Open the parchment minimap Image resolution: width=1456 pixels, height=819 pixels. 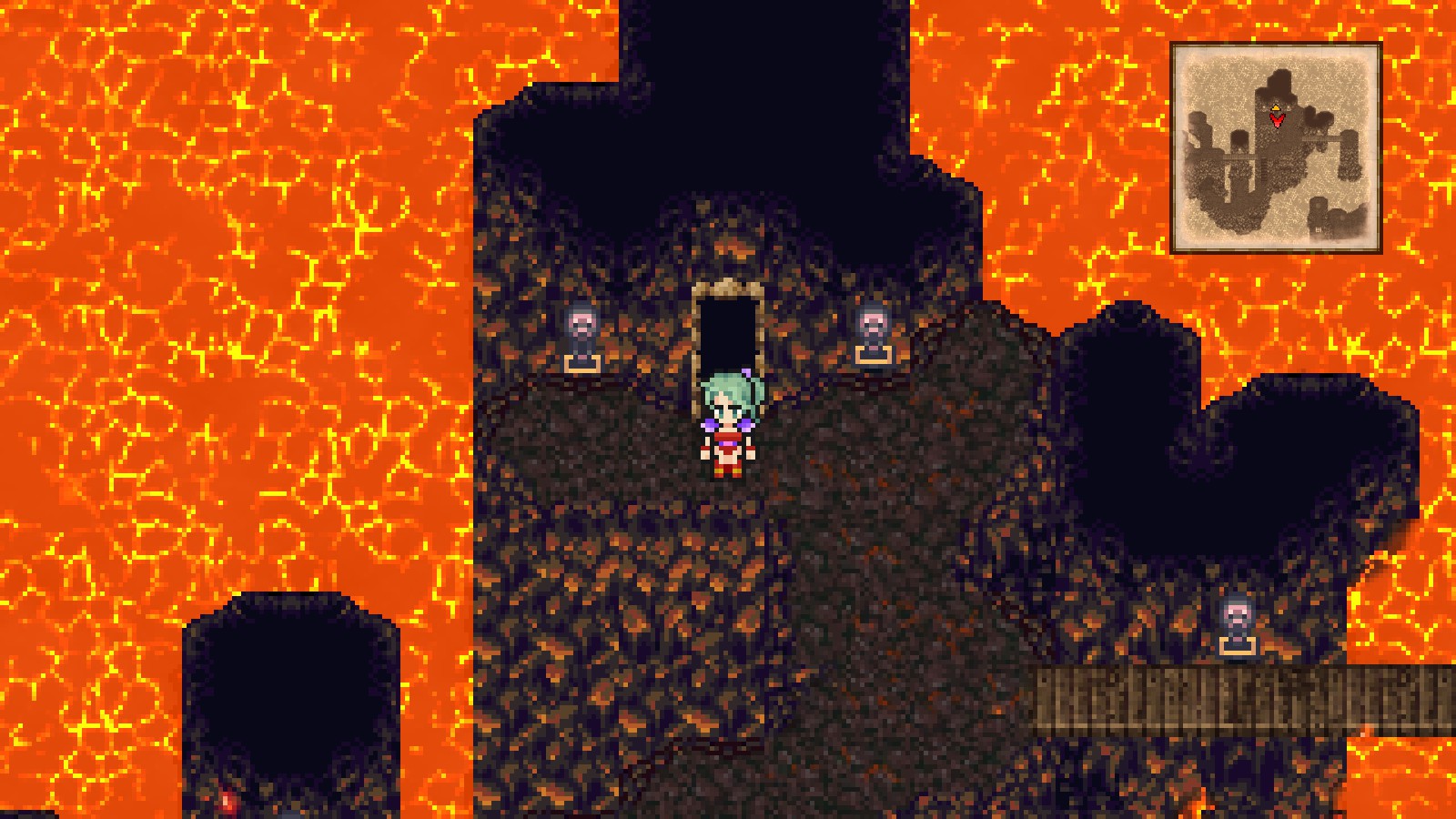pos(1276,147)
